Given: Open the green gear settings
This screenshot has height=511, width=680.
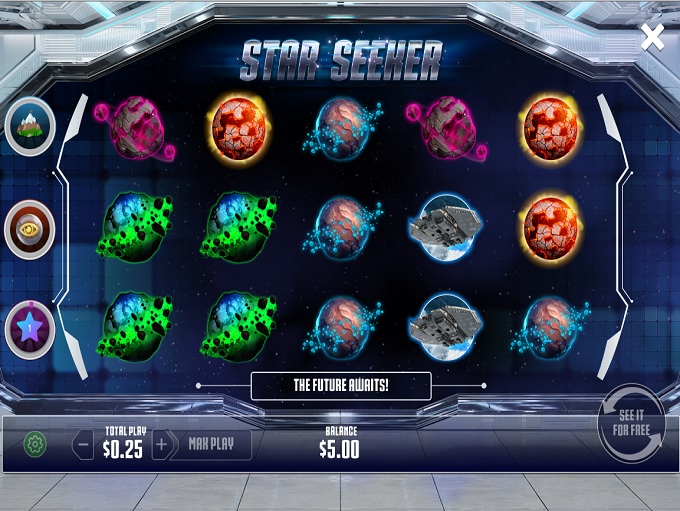Looking at the screenshot, I should (x=35, y=444).
